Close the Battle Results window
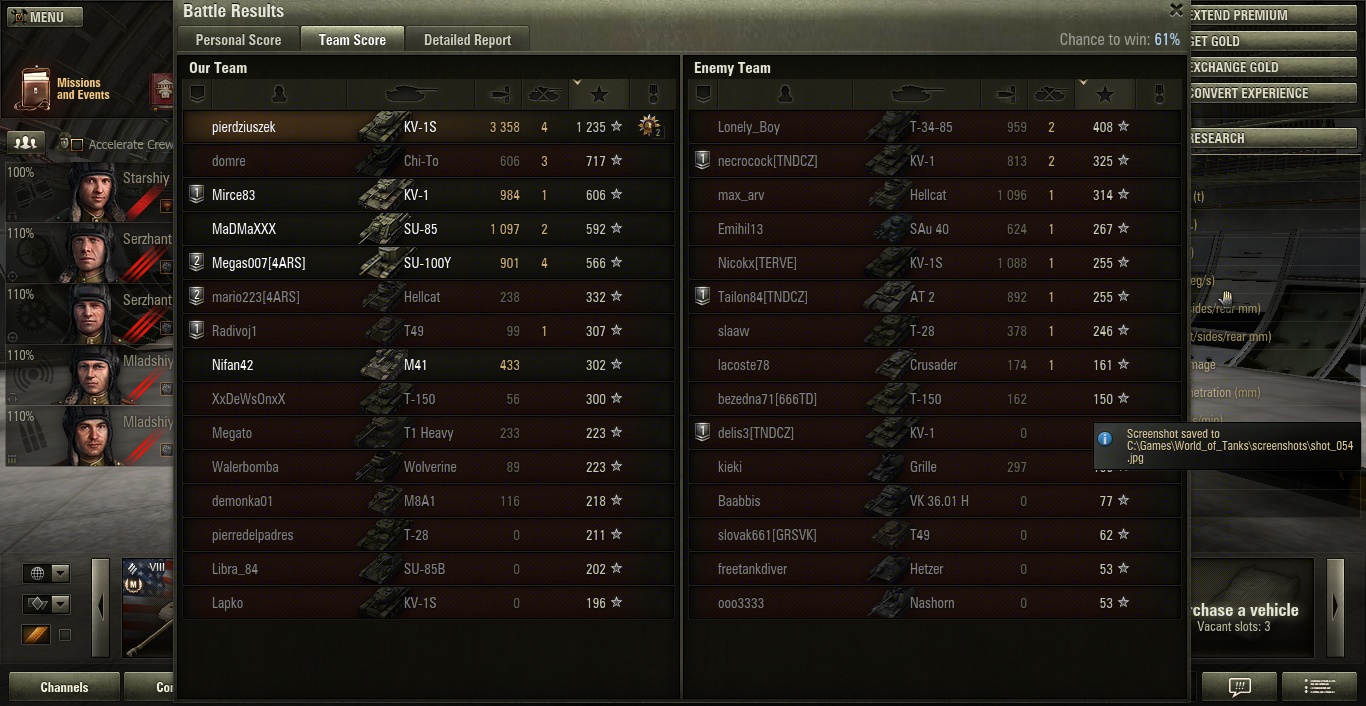 pos(1176,10)
